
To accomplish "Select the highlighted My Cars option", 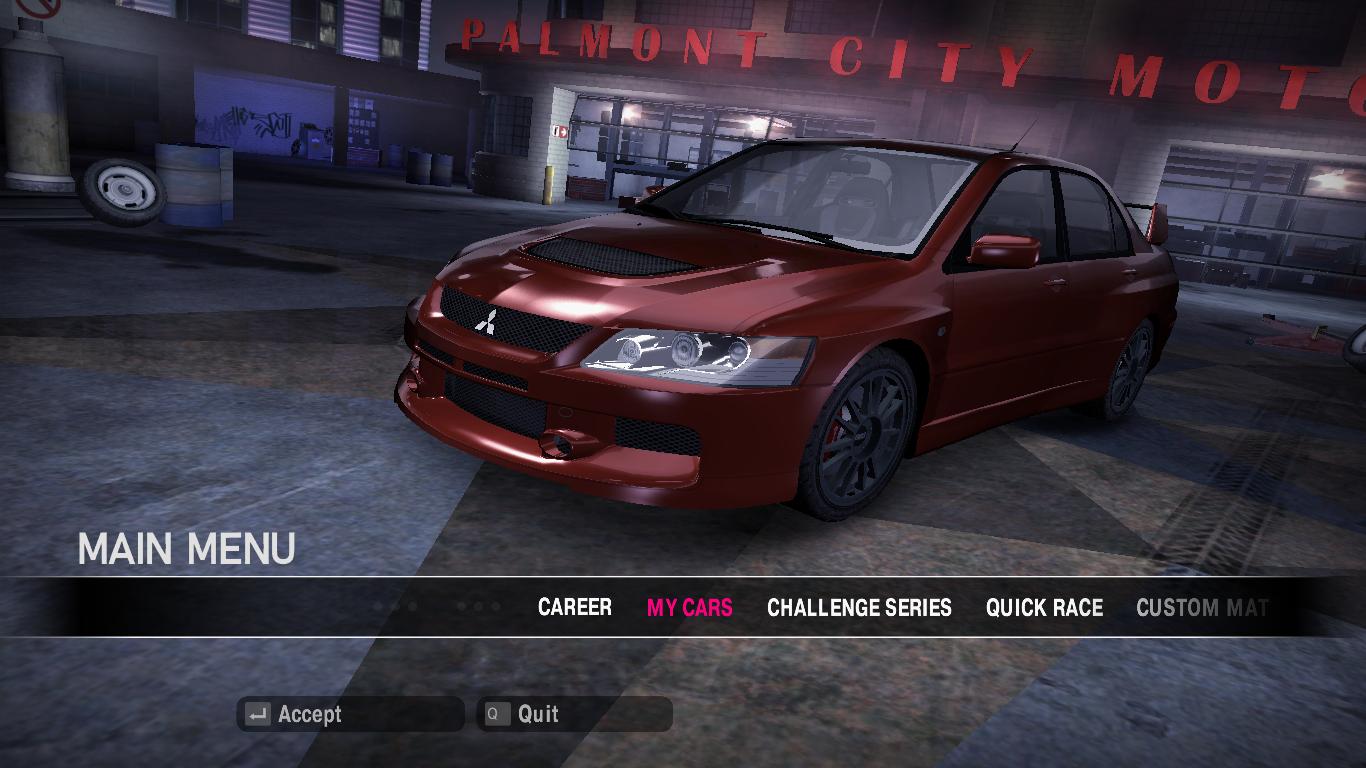I will [x=689, y=607].
